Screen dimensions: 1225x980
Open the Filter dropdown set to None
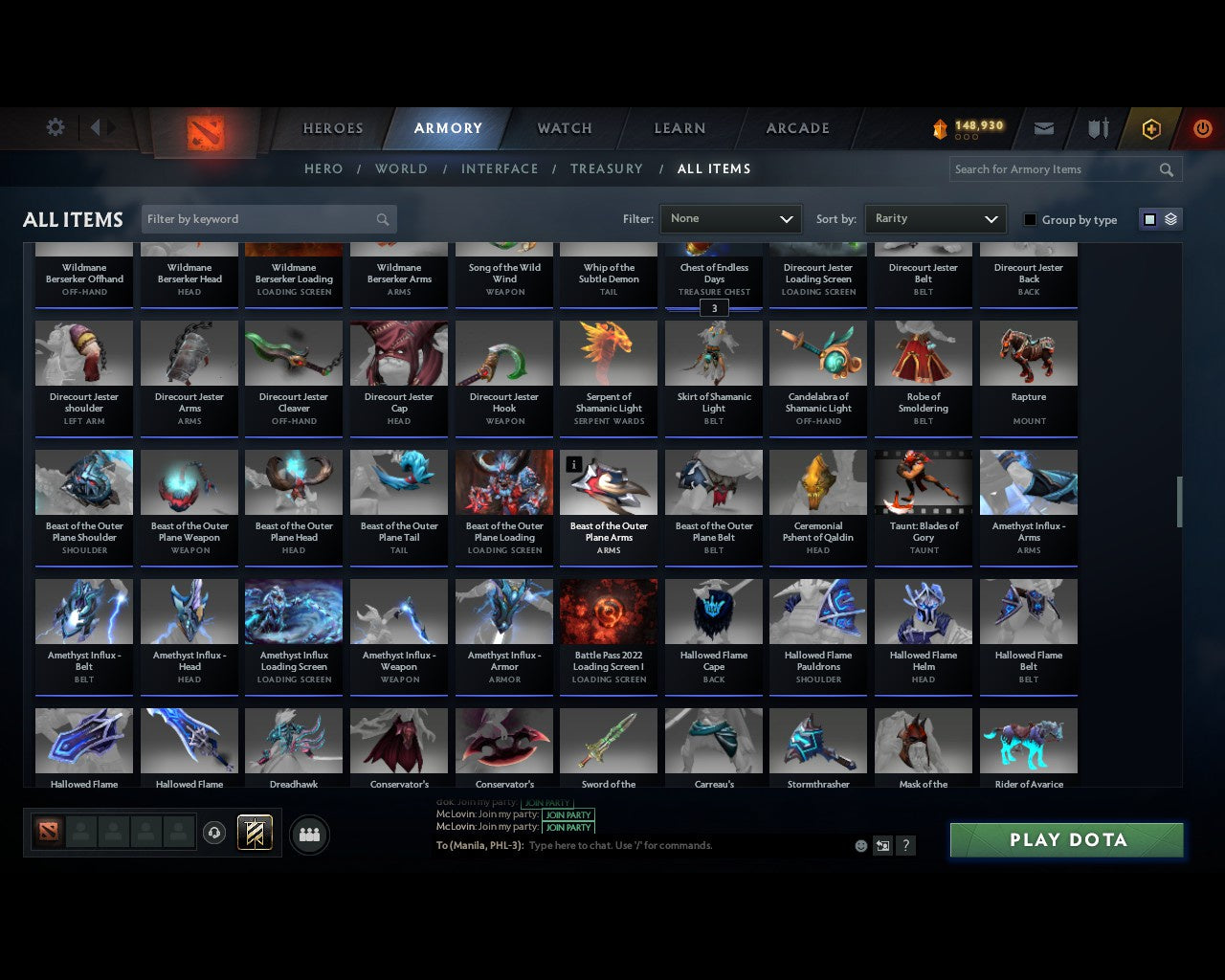[730, 218]
